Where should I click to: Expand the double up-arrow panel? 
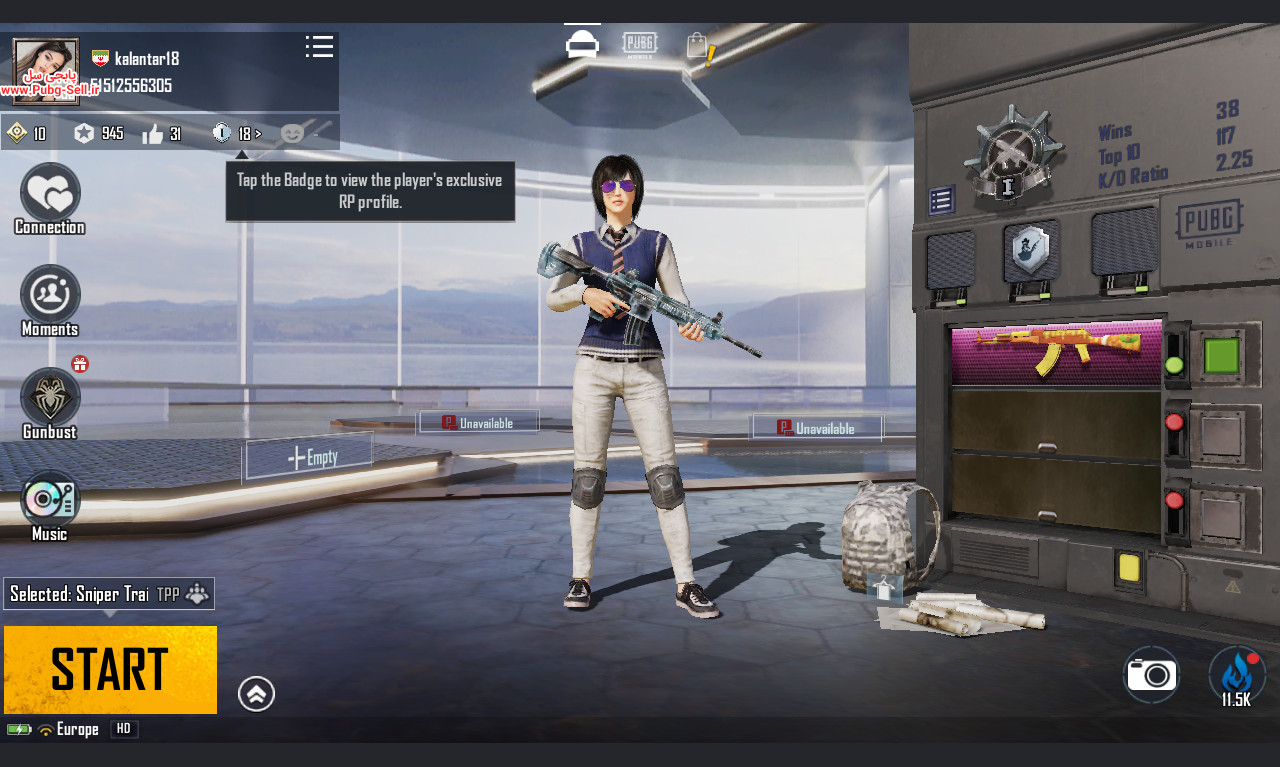point(257,694)
